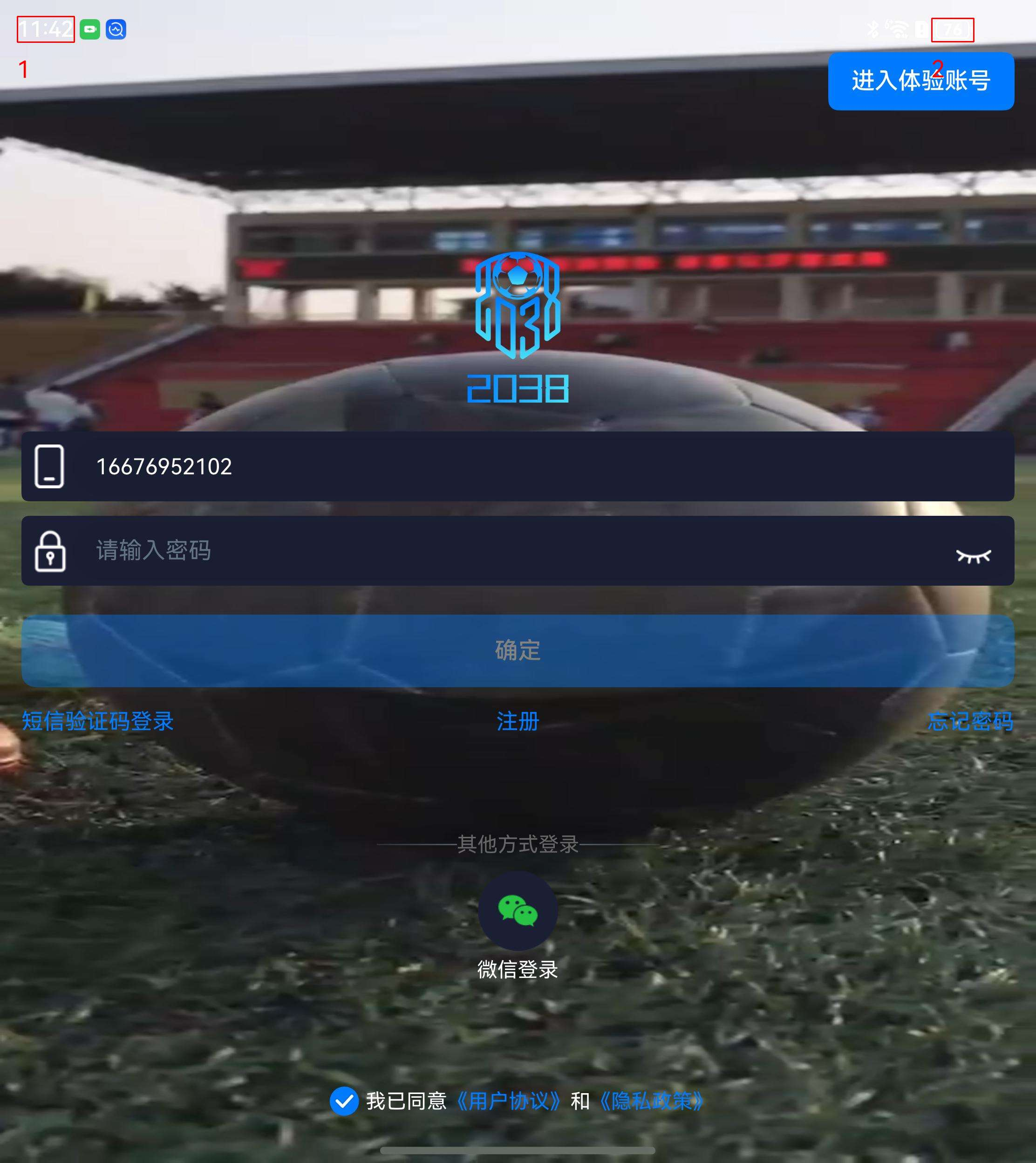Open the 注册 registration link
The image size is (1036, 1163).
pos(518,721)
